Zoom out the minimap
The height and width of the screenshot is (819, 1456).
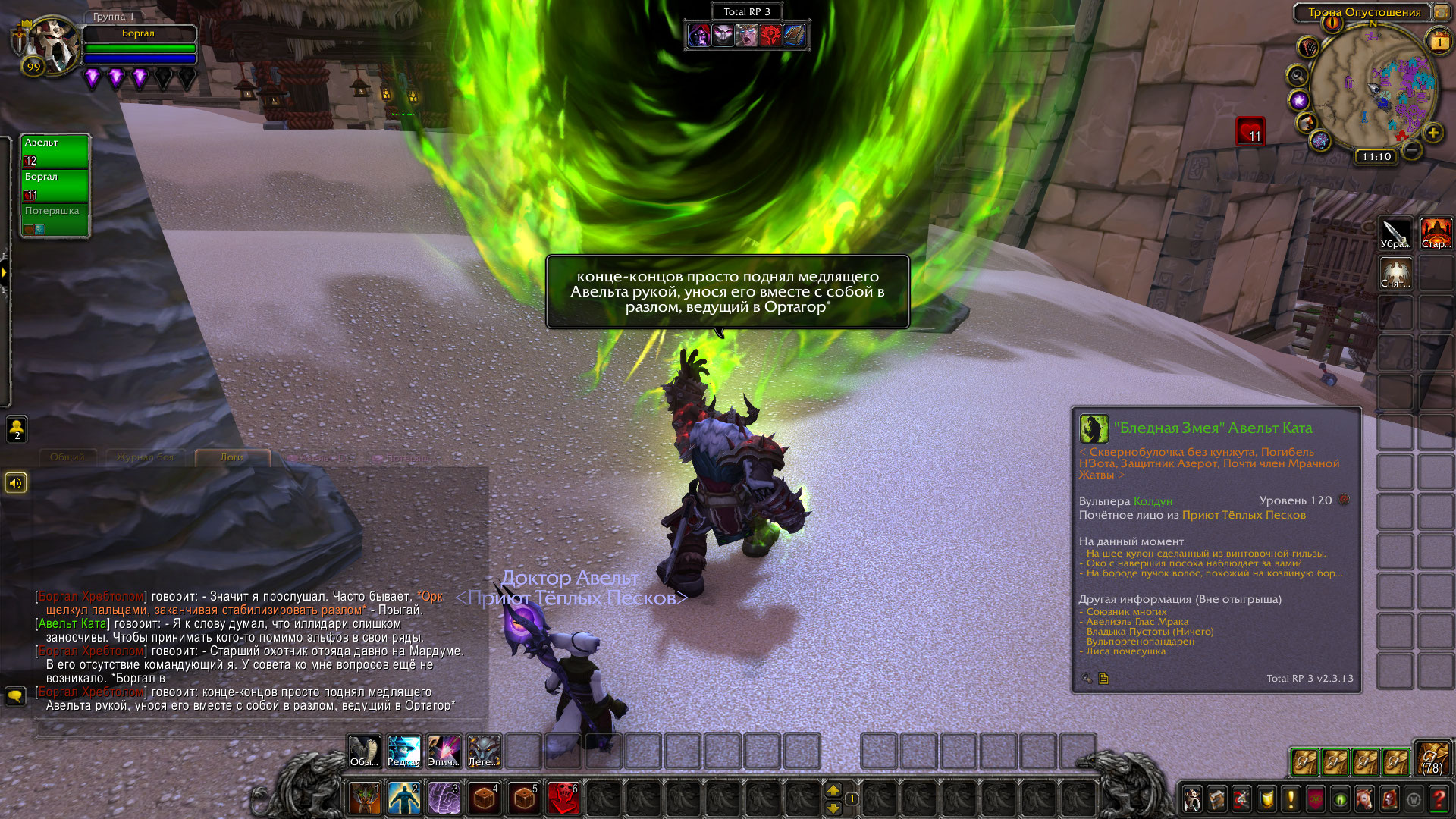1411,150
